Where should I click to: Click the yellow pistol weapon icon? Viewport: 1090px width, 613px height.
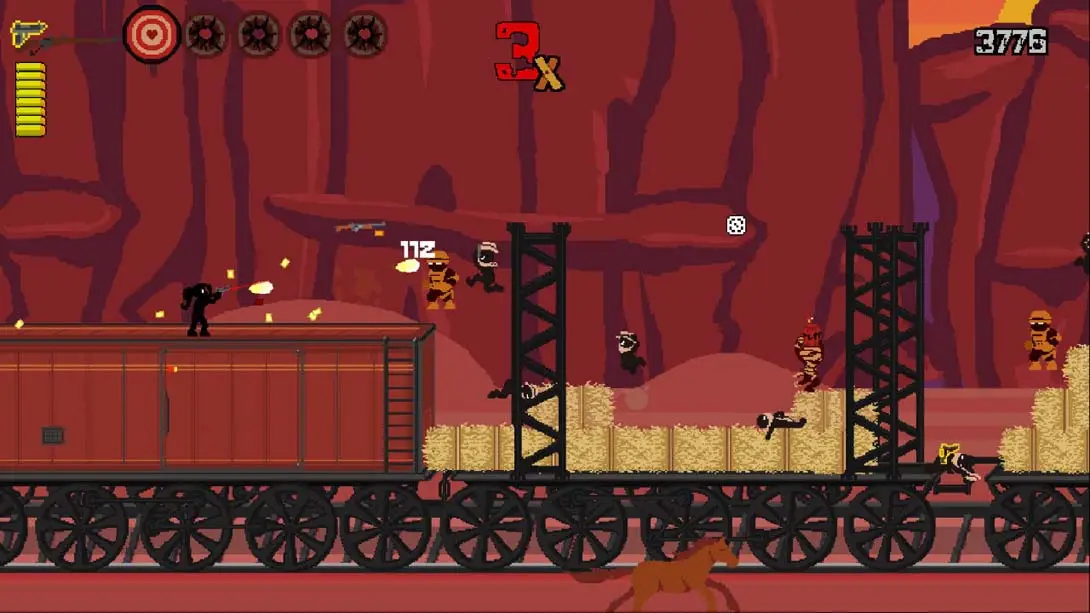click(28, 33)
